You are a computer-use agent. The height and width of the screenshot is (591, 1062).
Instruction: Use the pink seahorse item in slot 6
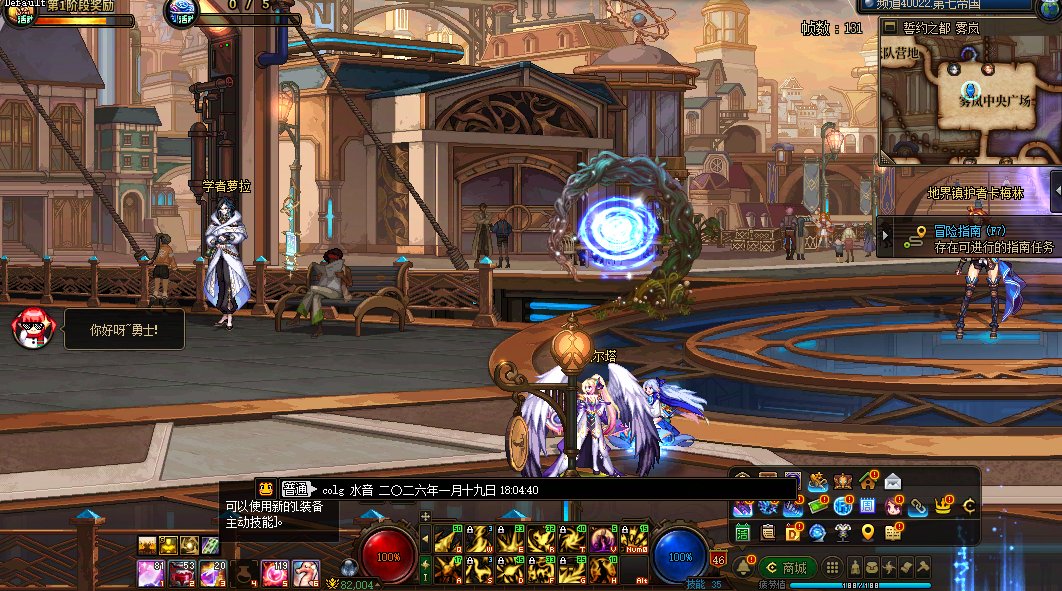coord(306,573)
